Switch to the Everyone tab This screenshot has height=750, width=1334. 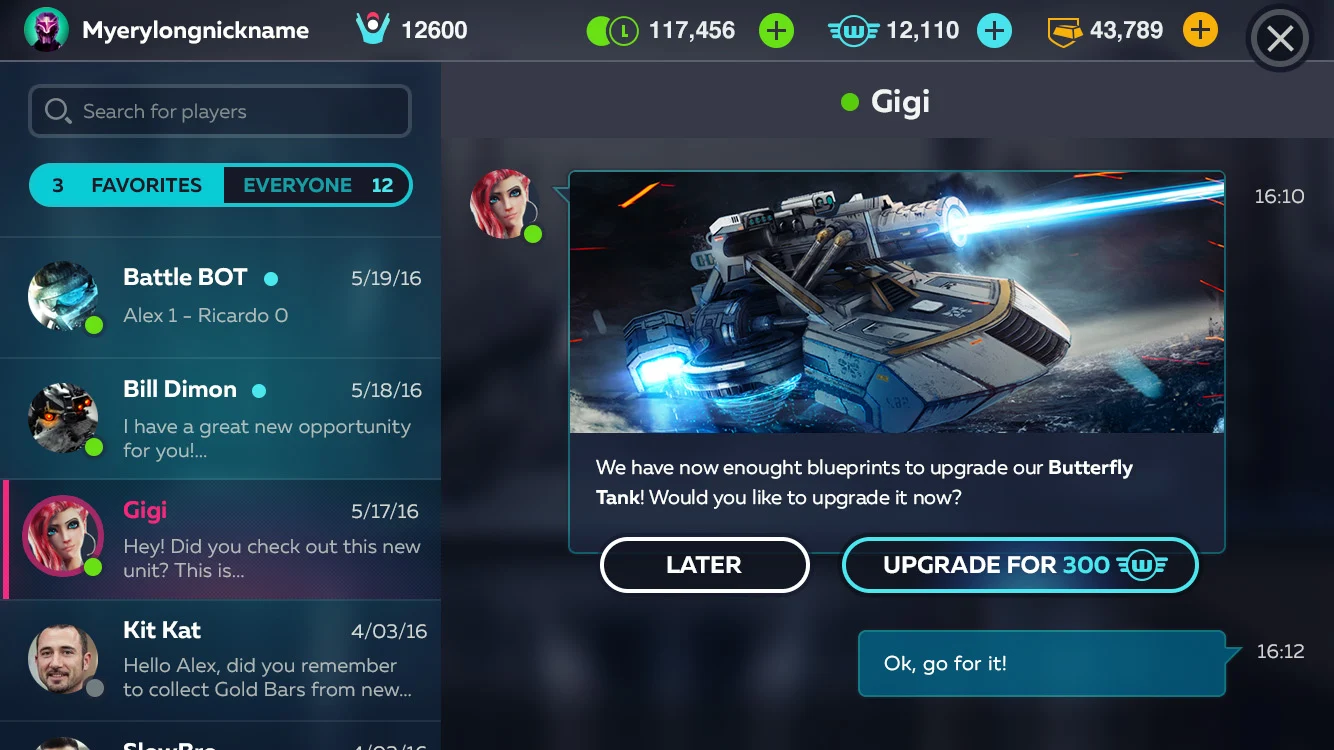316,185
